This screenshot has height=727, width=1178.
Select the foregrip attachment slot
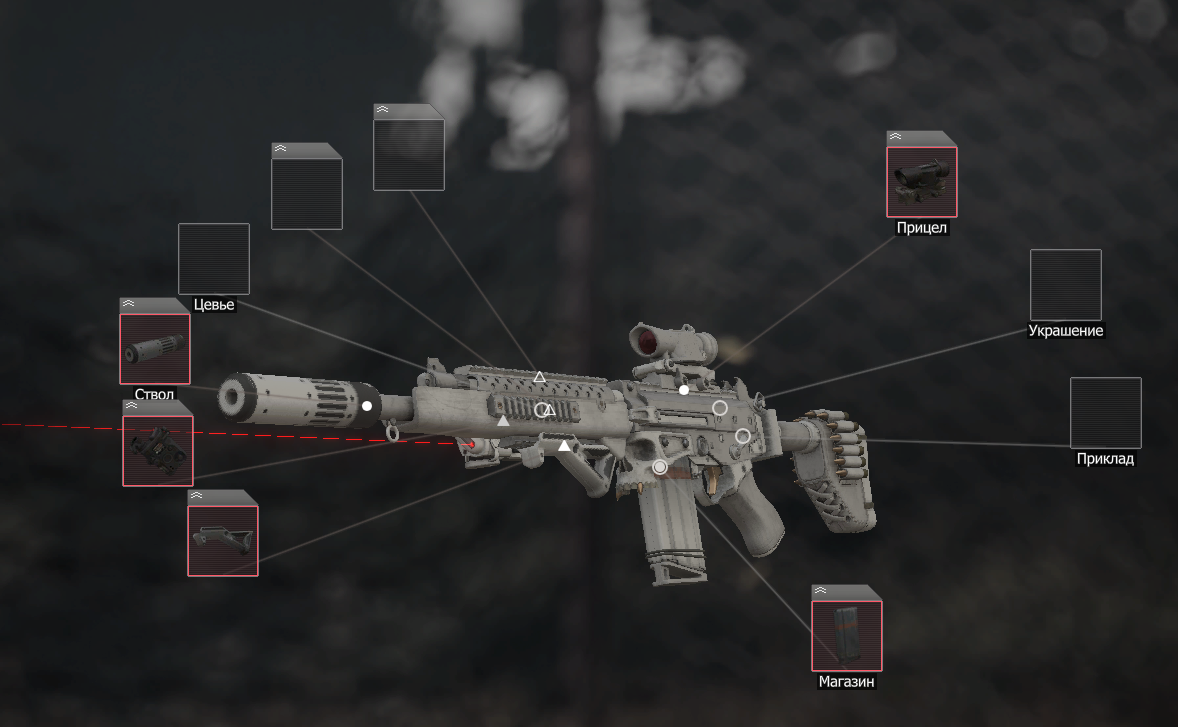(223, 540)
